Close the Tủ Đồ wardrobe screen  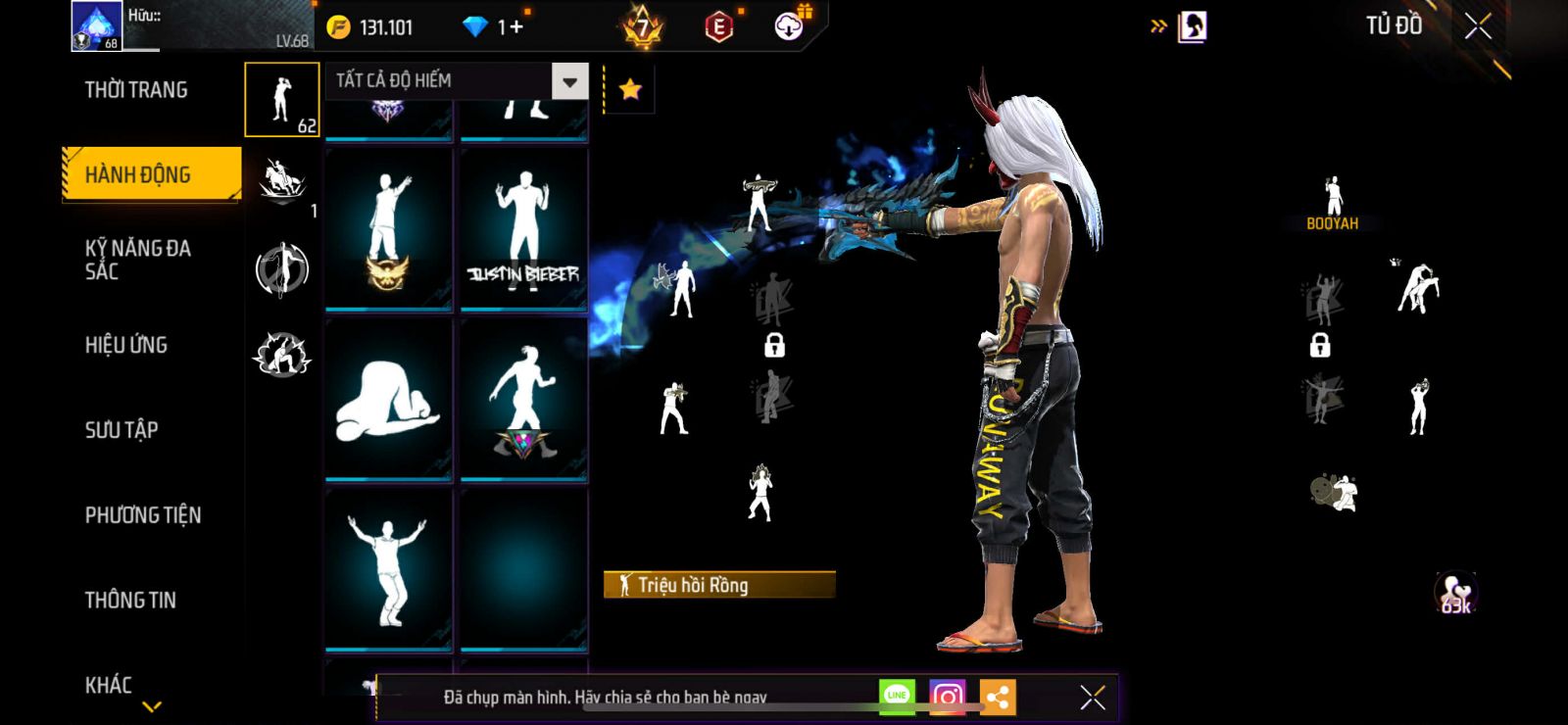(x=1478, y=26)
